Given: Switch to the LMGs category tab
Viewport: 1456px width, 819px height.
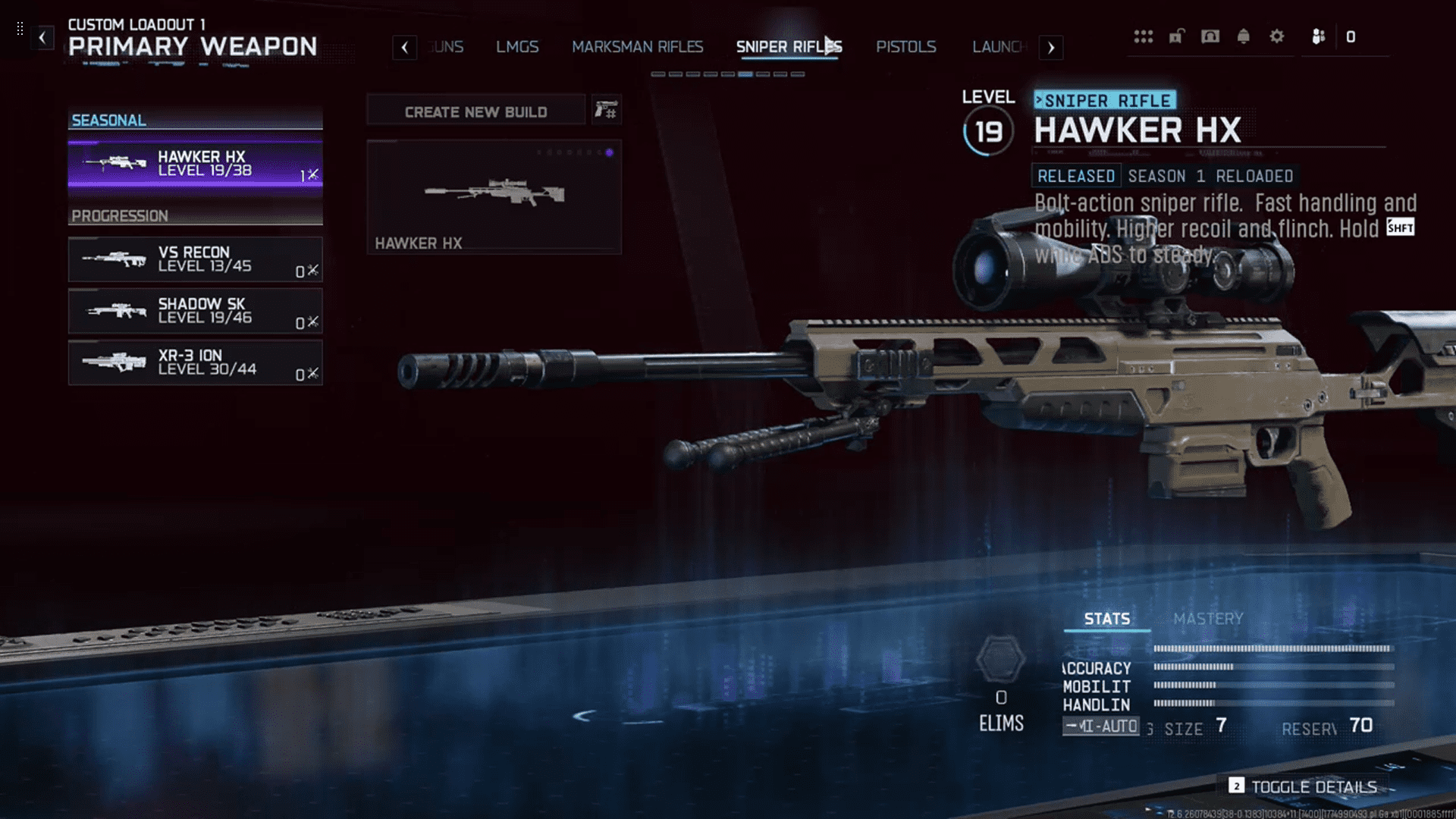Looking at the screenshot, I should click(x=517, y=47).
